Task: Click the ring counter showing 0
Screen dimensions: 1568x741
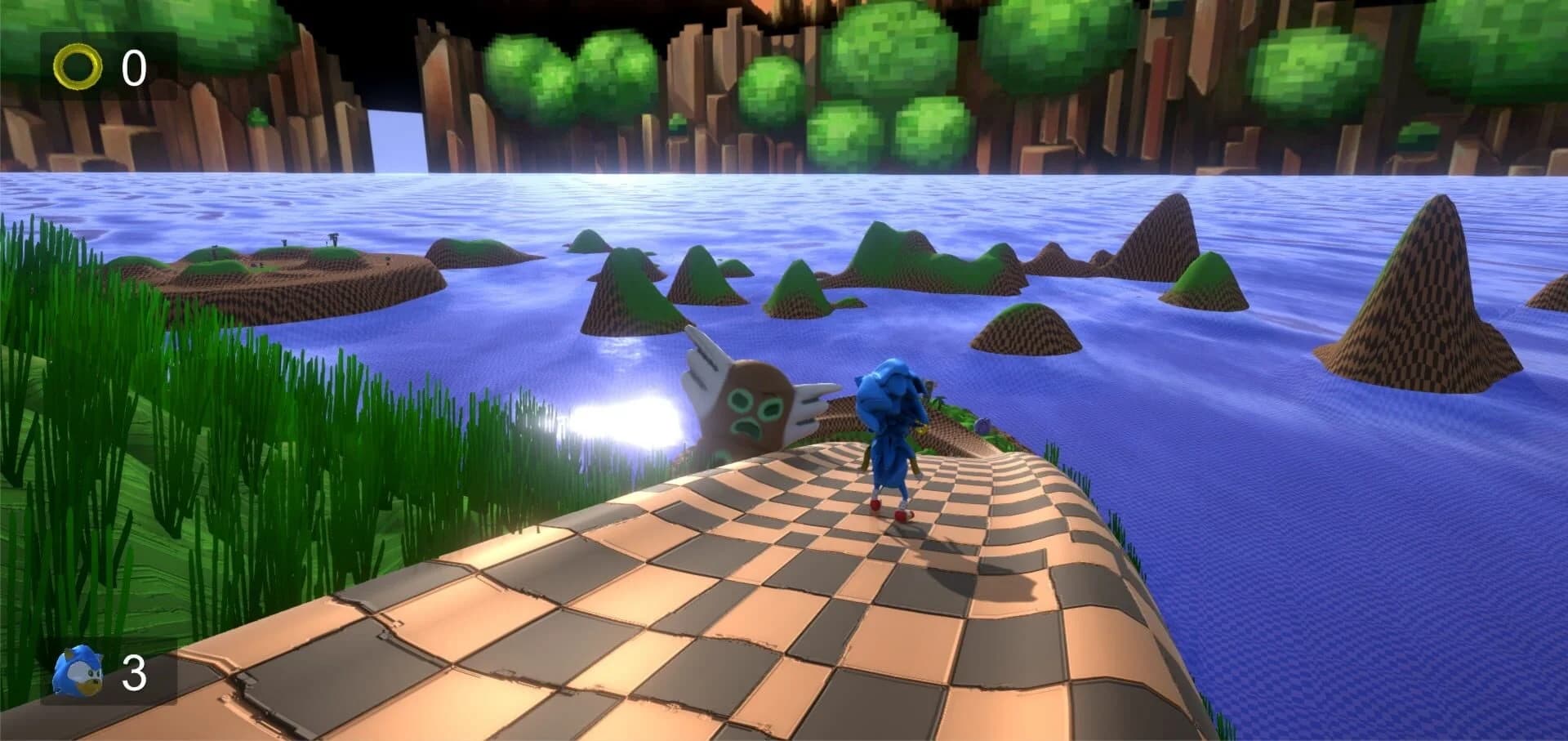Action: [x=135, y=65]
